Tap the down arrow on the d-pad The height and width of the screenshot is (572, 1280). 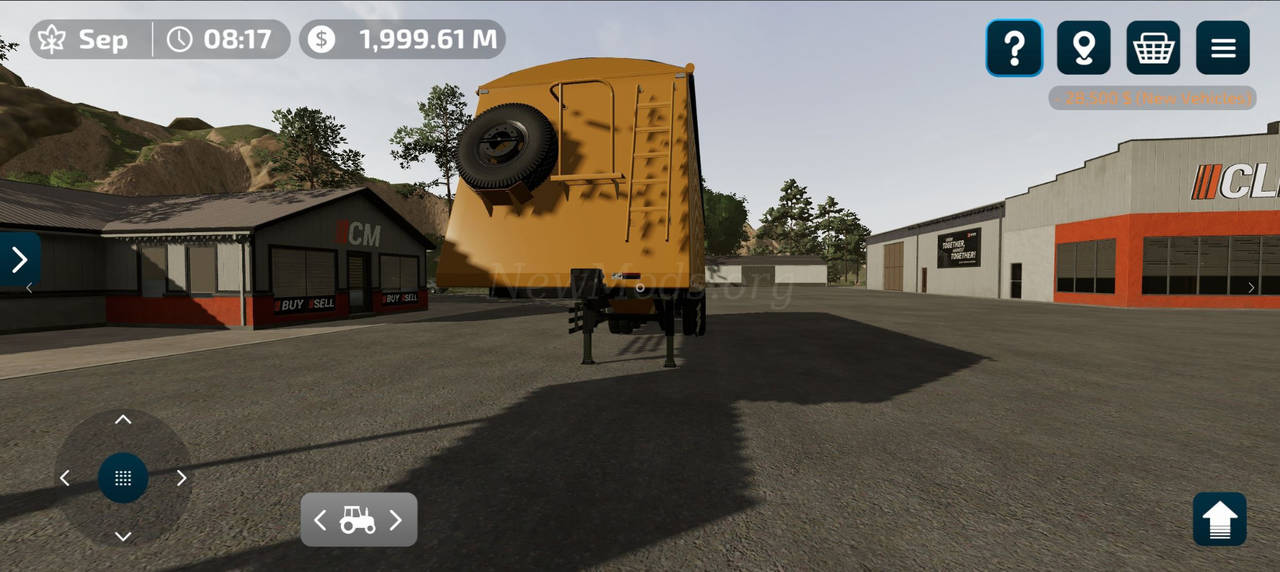pyautogui.click(x=123, y=536)
